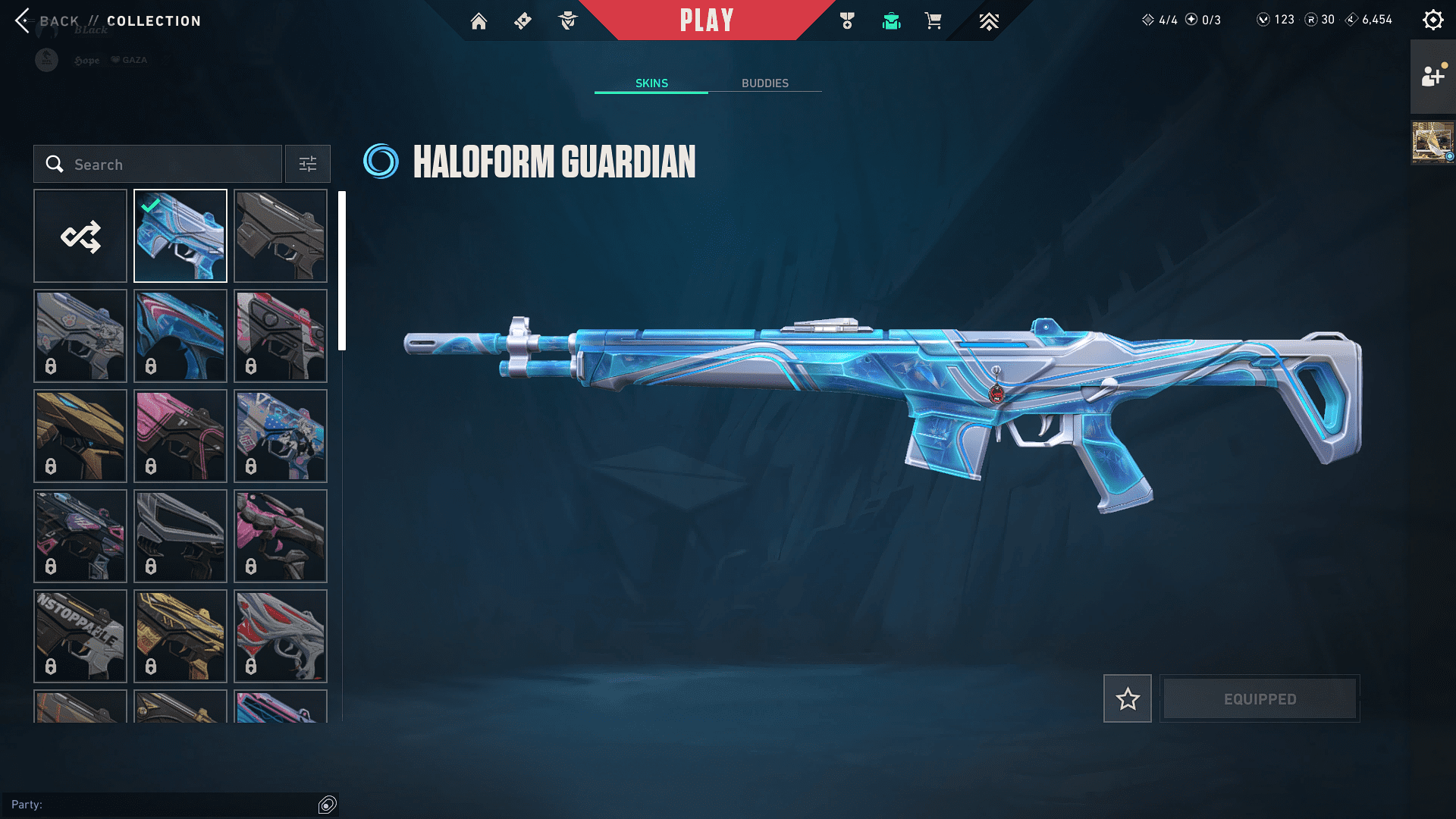Click the skin Search field
Screen dimensions: 1456x819
point(158,164)
